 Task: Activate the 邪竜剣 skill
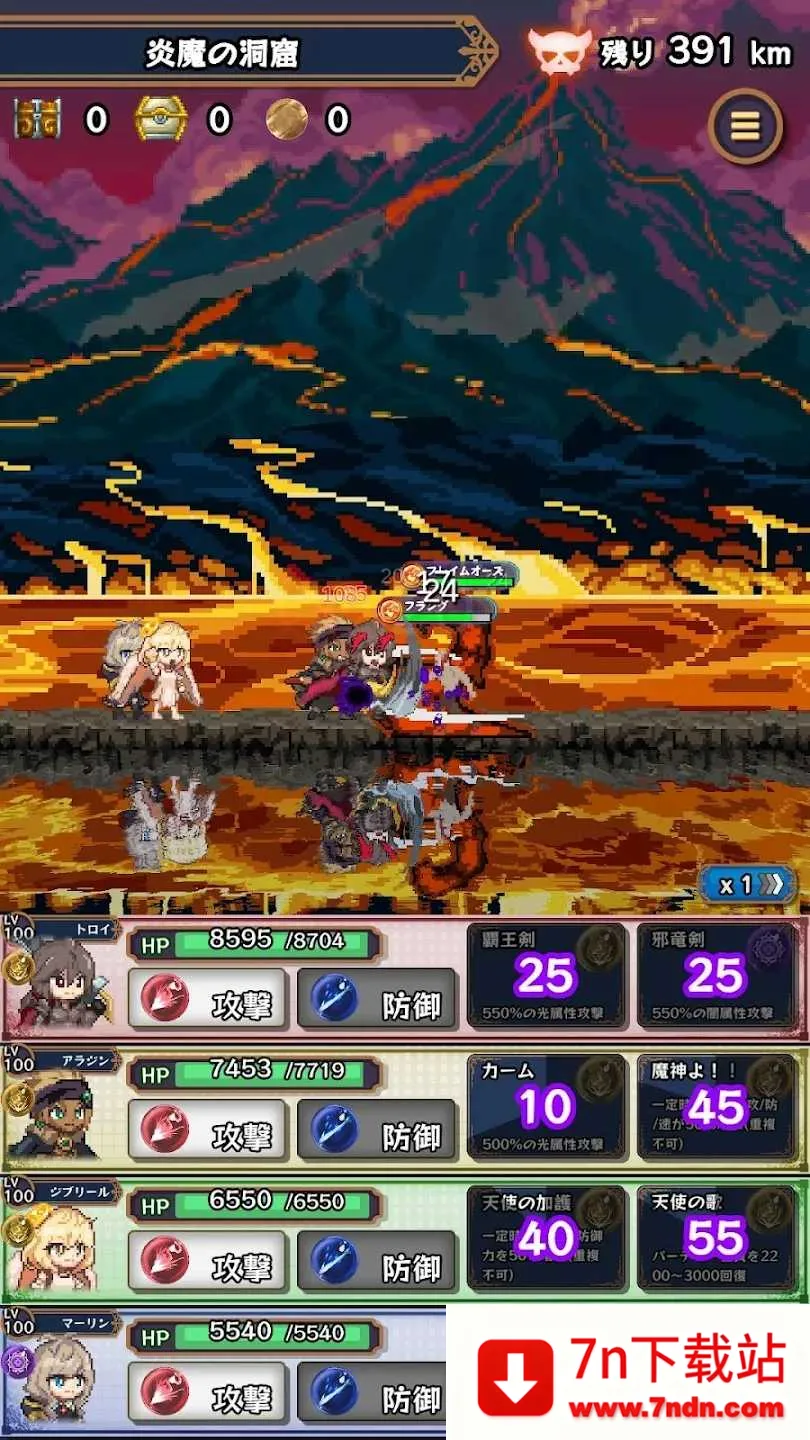point(717,975)
